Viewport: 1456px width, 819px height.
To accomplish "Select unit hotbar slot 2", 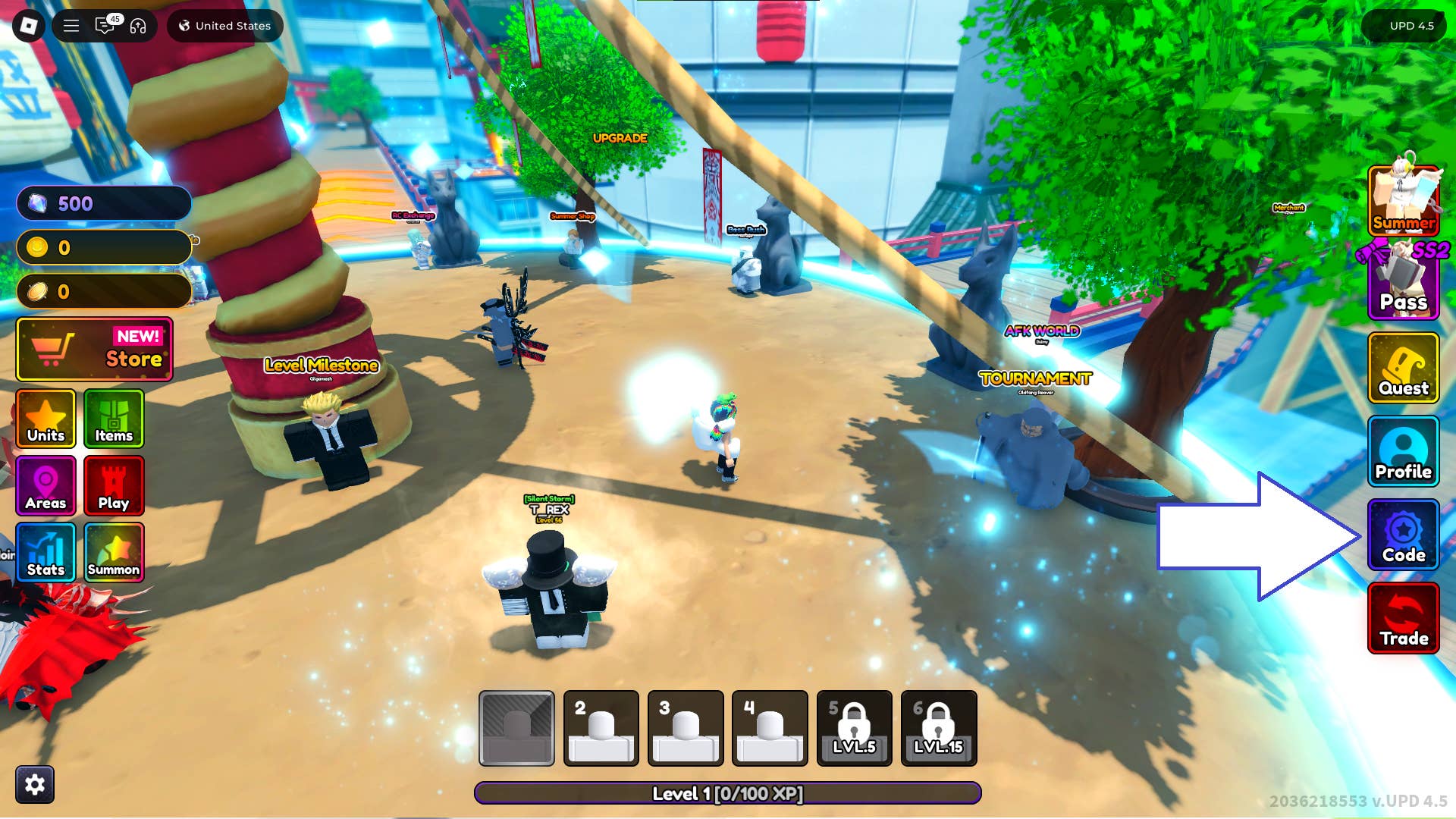I will pyautogui.click(x=601, y=728).
